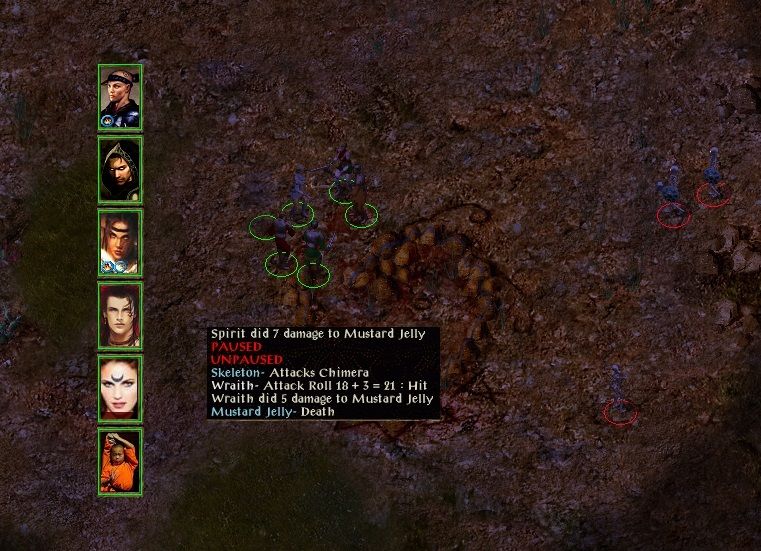Choose the bald monk in orange robes
The height and width of the screenshot is (551, 761).
pos(120,460)
